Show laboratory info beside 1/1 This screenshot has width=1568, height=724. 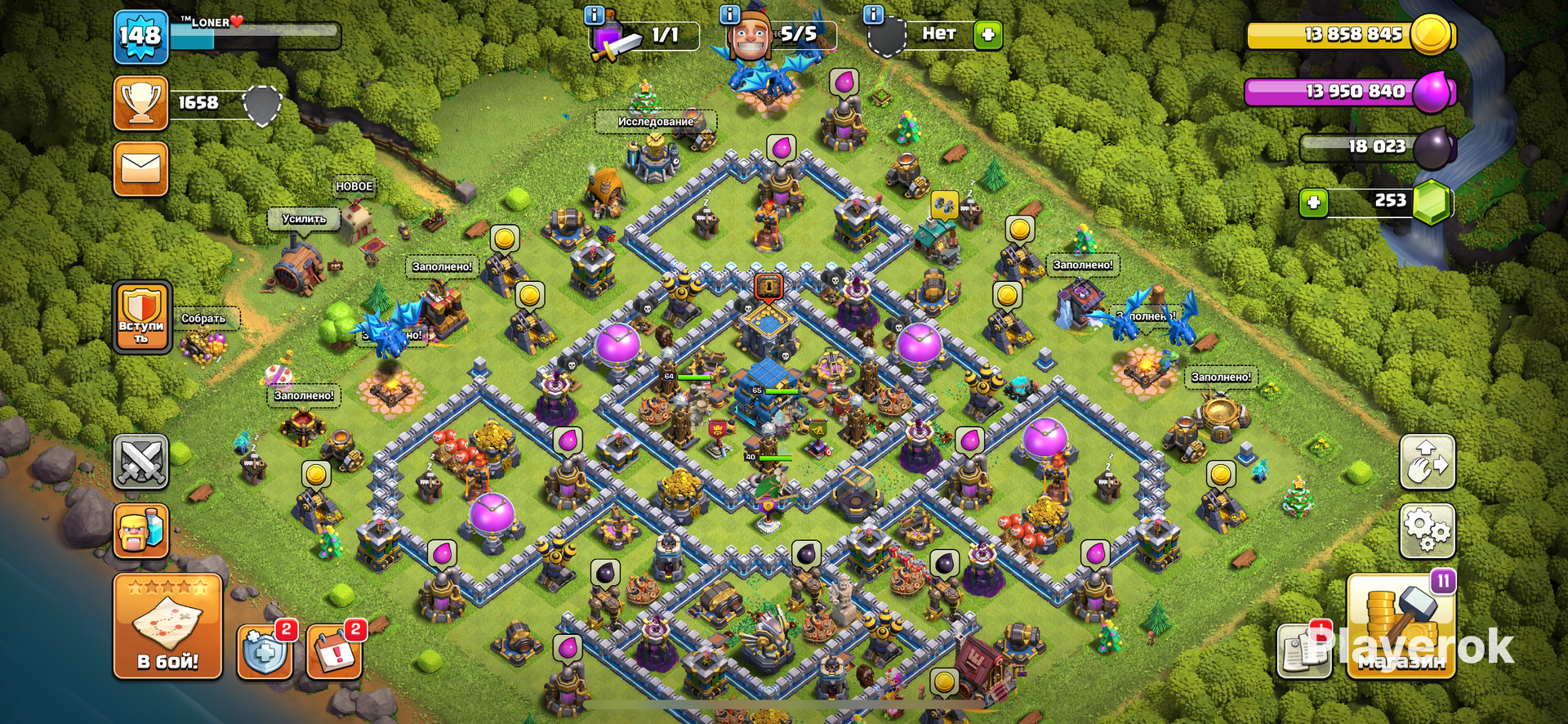pos(595,16)
